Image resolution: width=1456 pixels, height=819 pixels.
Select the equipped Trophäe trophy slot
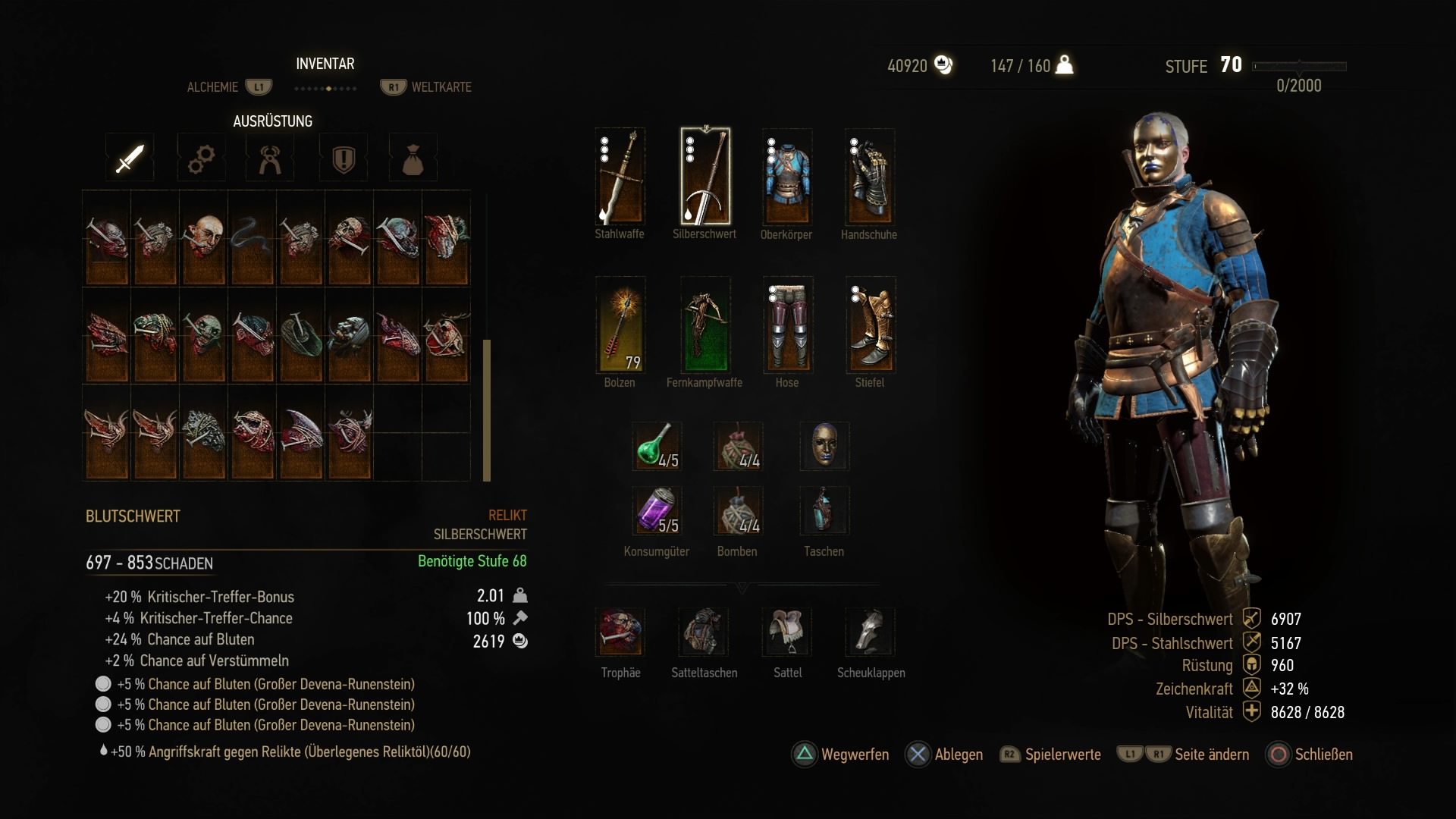click(620, 632)
